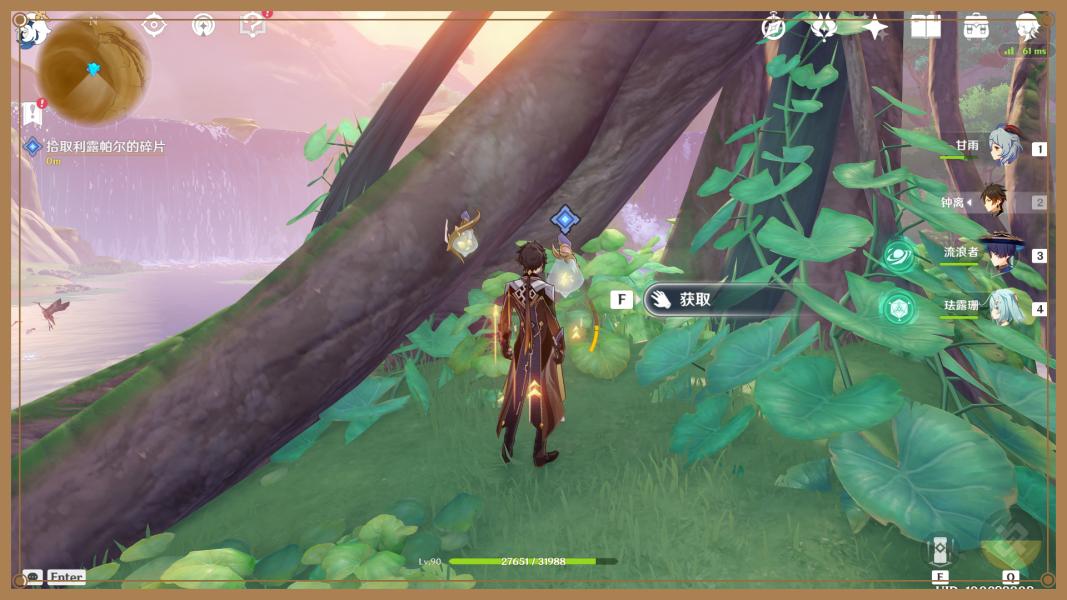Image resolution: width=1067 pixels, height=600 pixels.
Task: Open the quest bookmark icon
Action: (32, 114)
